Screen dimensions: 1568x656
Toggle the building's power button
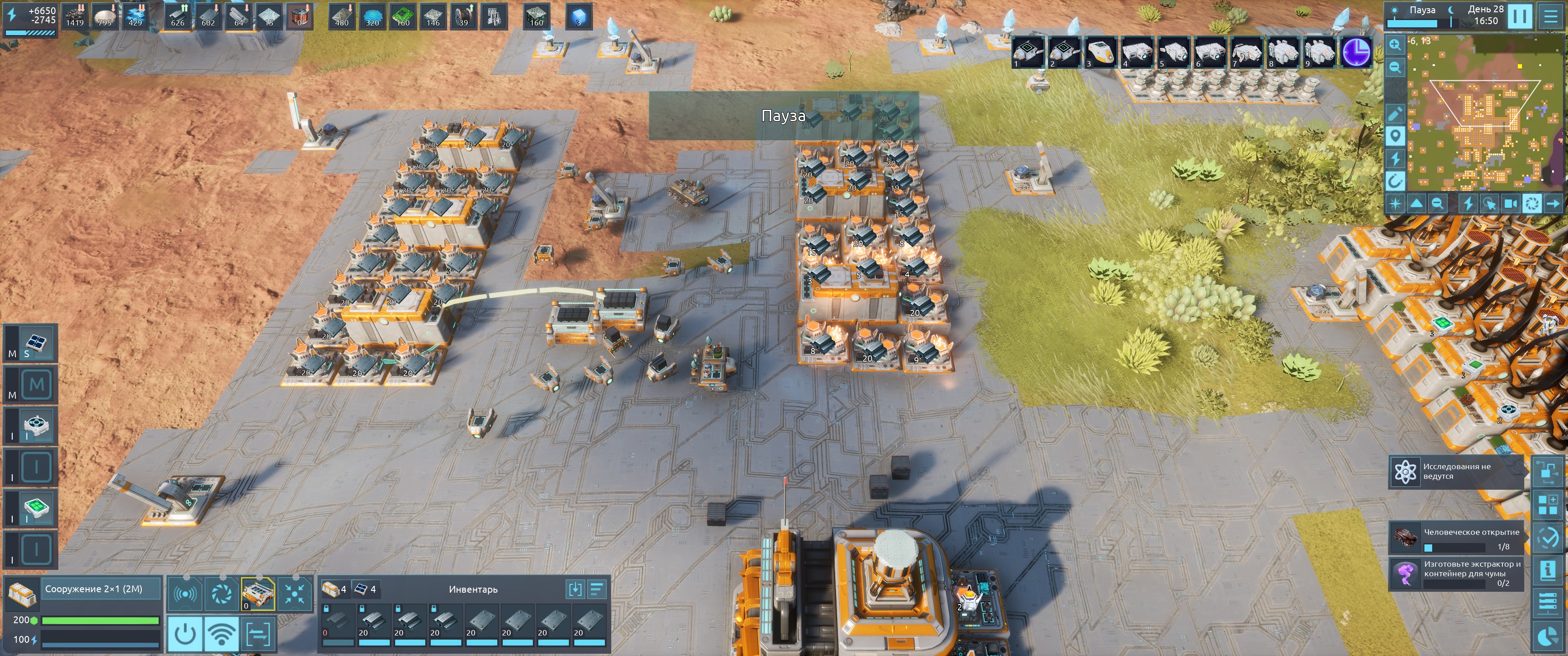click(x=185, y=634)
